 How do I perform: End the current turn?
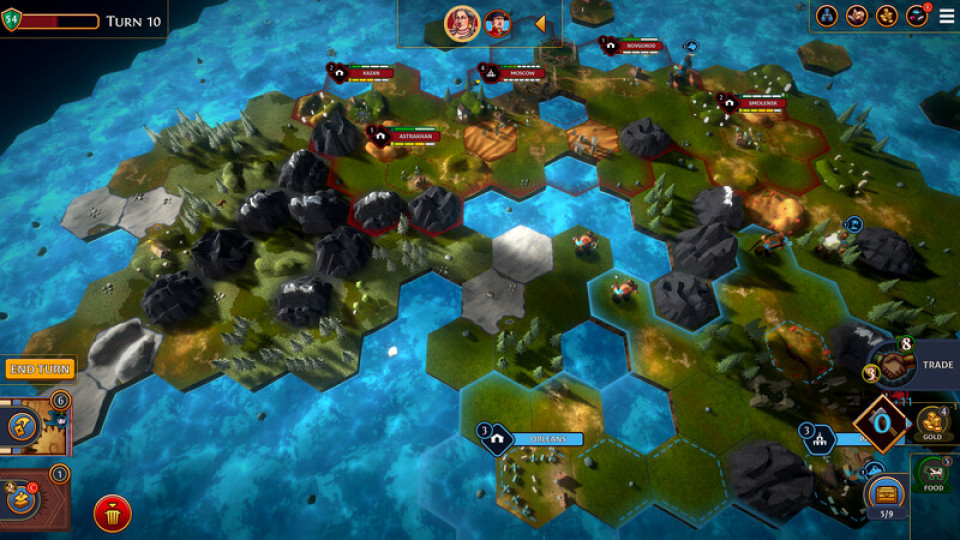tap(40, 369)
